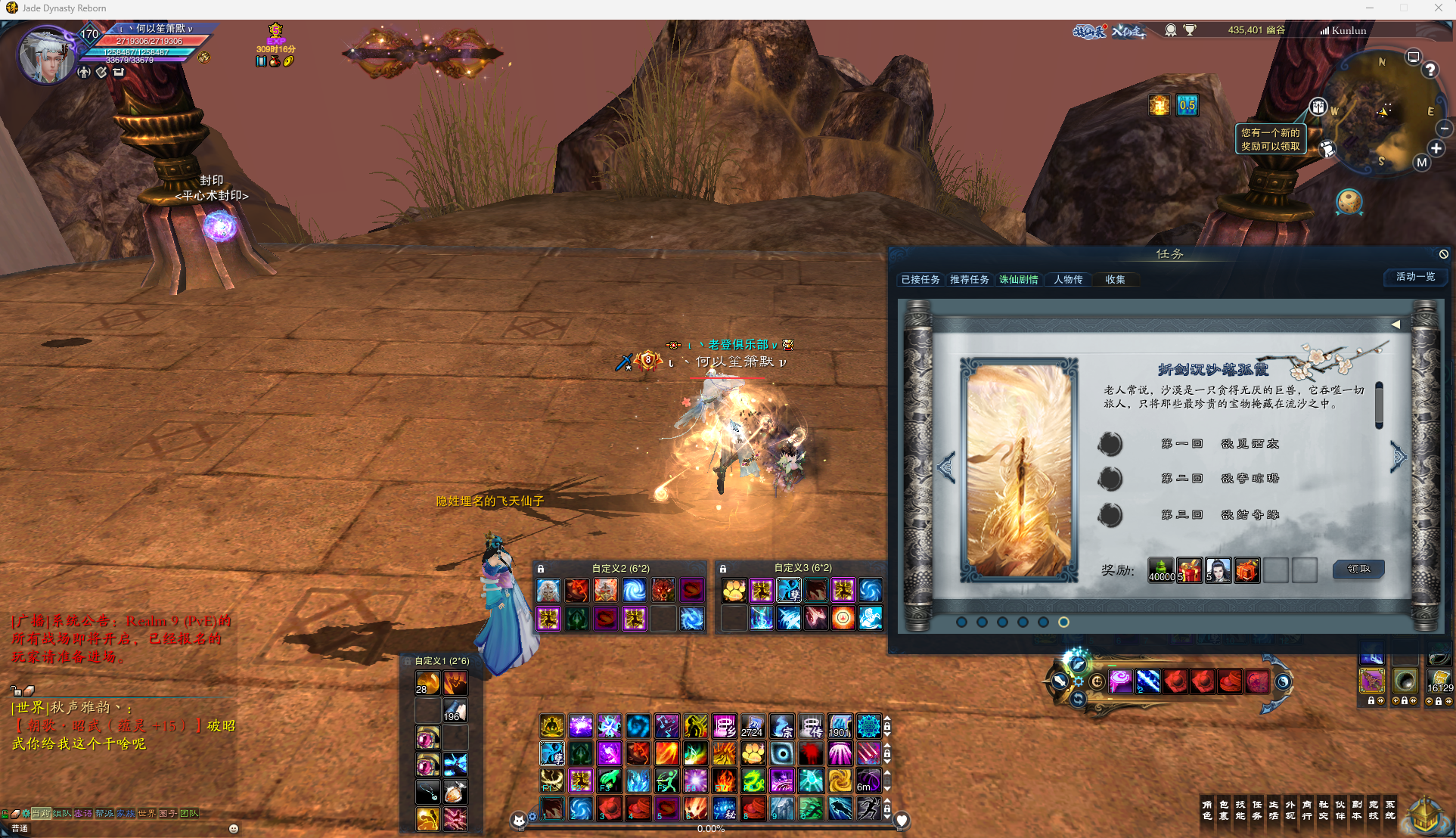Close the game window
The image size is (1456, 838).
tap(1438, 8)
